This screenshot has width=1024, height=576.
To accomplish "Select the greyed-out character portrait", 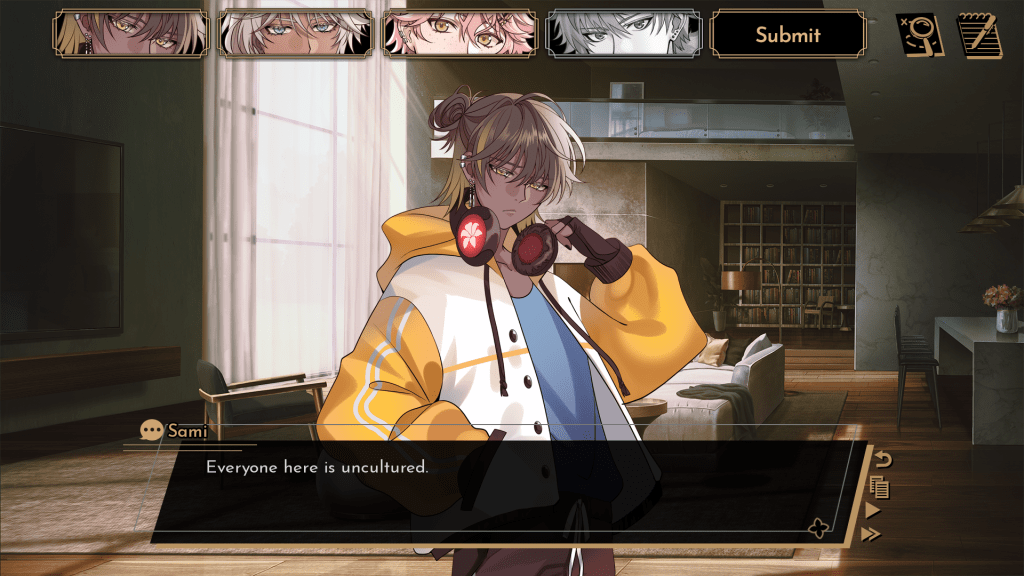I will (x=623, y=35).
